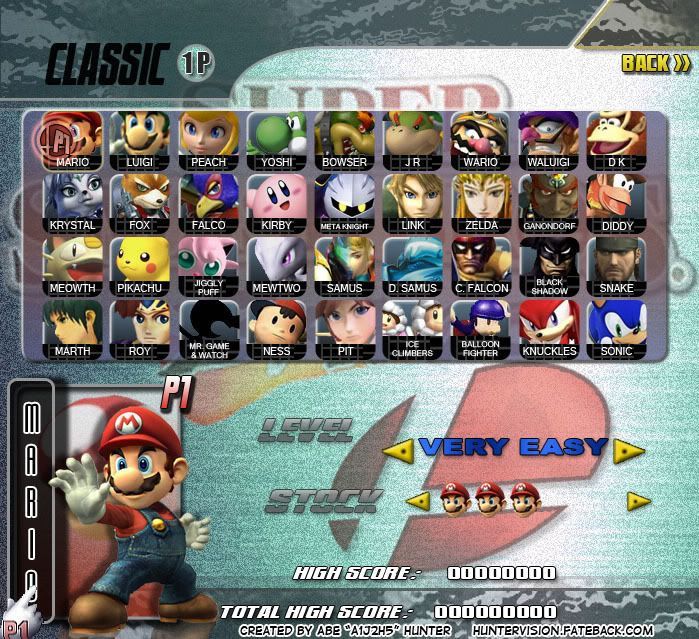The height and width of the screenshot is (639, 699).
Task: Select Link from the character grid
Action: pos(413,203)
